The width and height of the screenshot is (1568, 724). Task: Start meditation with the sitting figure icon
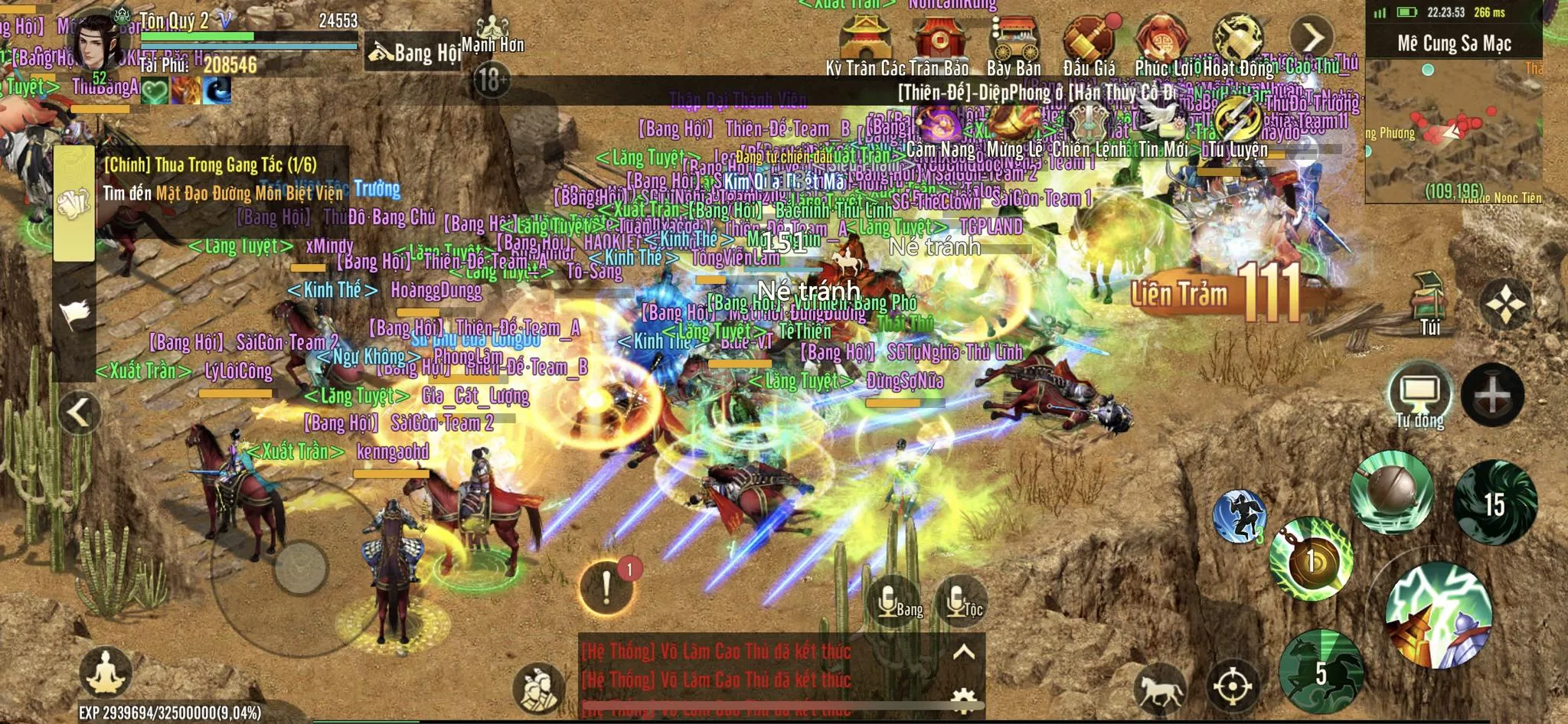pos(106,673)
